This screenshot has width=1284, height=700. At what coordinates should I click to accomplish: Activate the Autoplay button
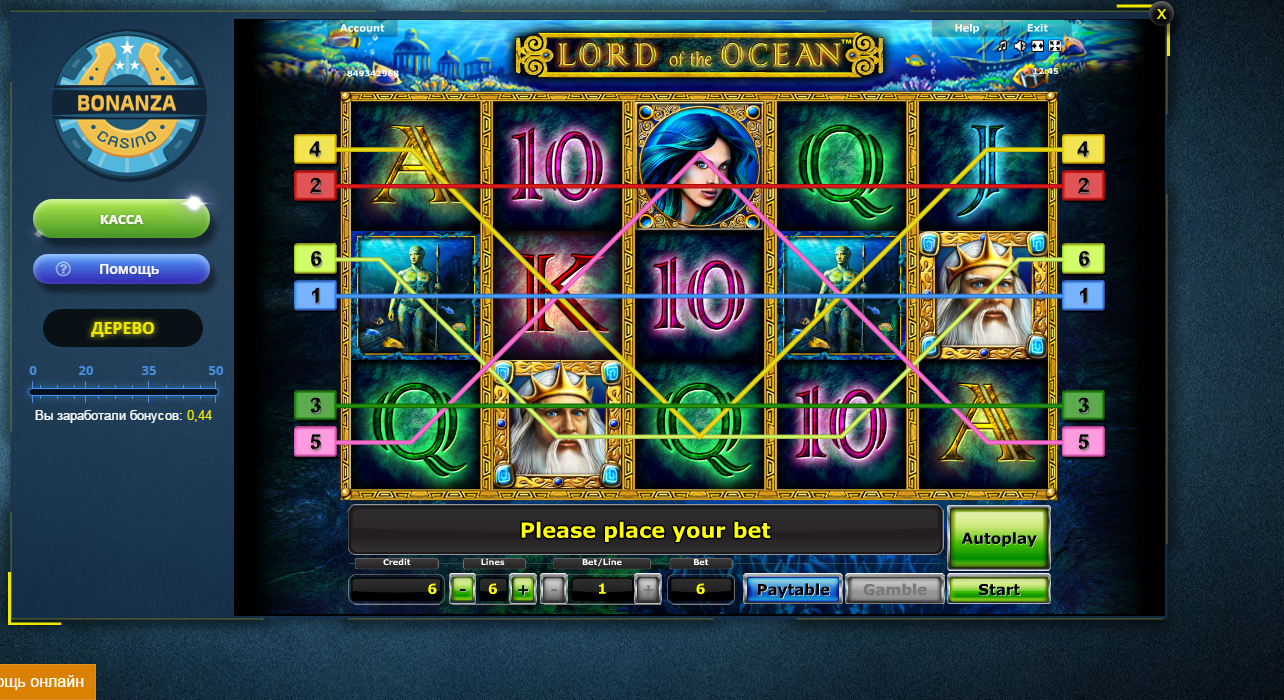click(998, 538)
